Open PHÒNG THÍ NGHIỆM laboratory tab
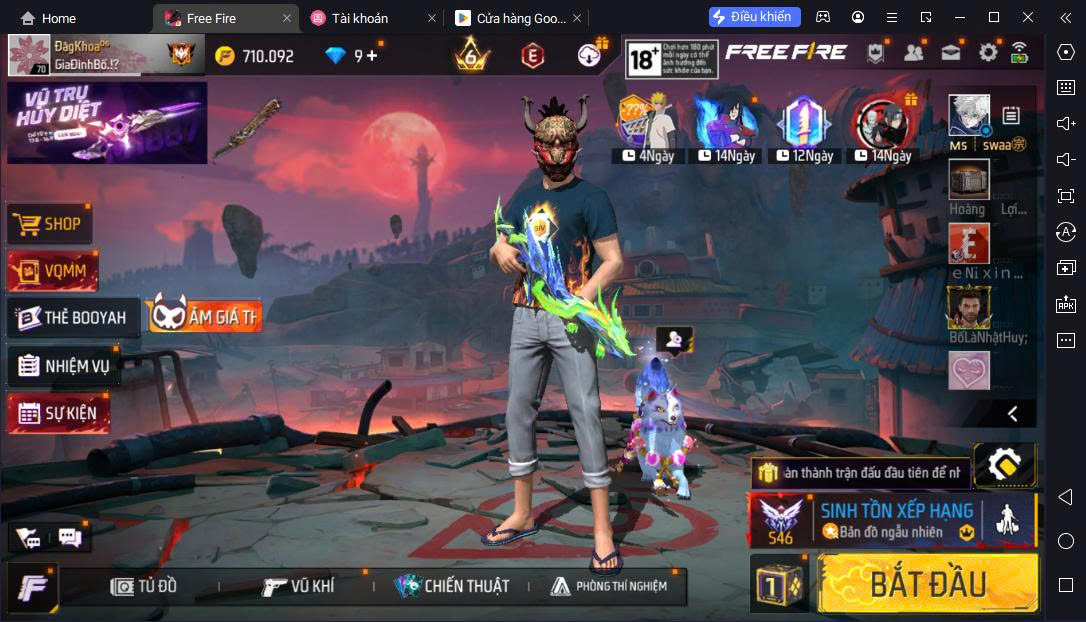The height and width of the screenshot is (622, 1086). (608, 586)
